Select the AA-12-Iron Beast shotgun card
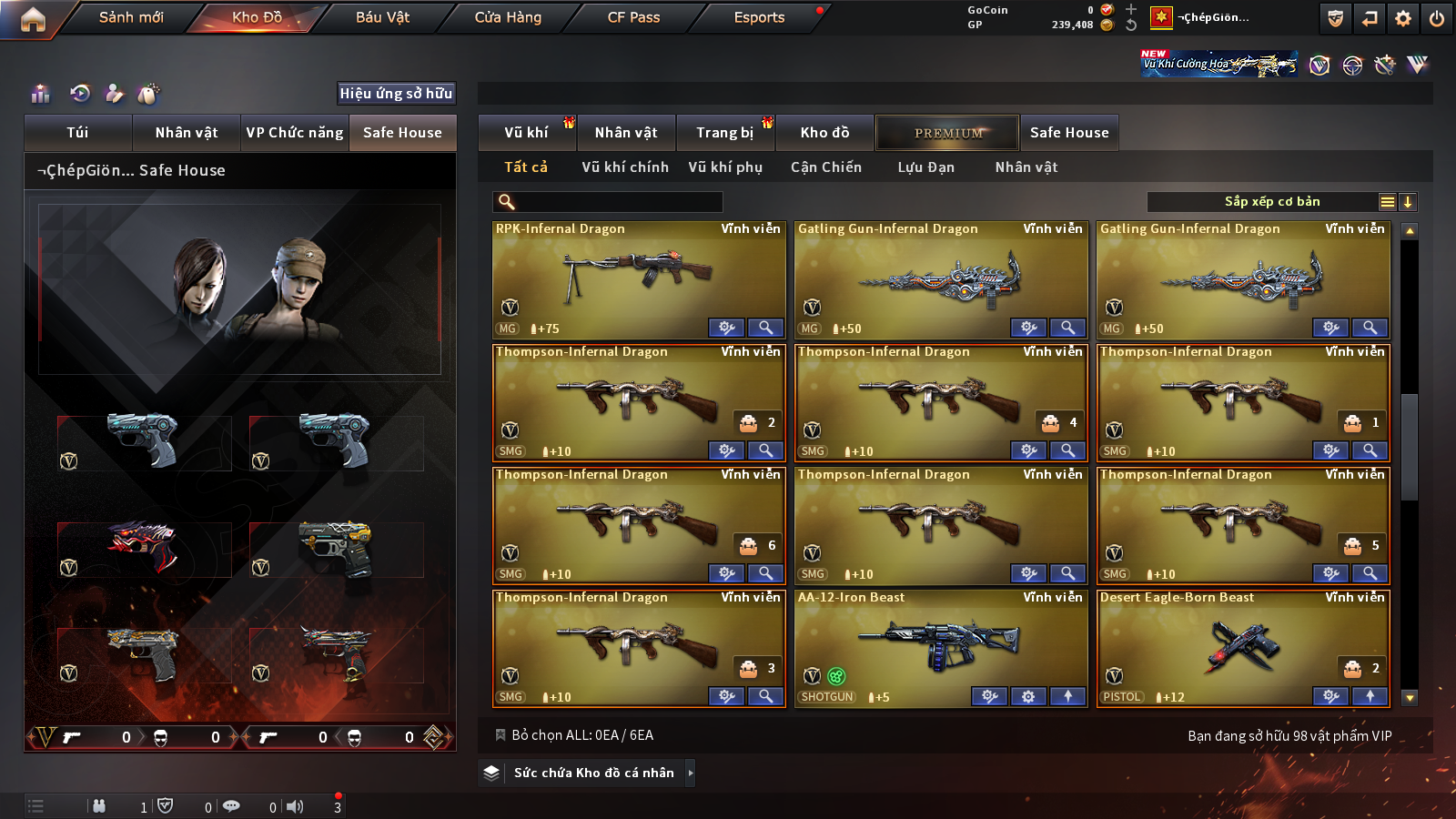Image resolution: width=1456 pixels, height=819 pixels. click(x=940, y=646)
